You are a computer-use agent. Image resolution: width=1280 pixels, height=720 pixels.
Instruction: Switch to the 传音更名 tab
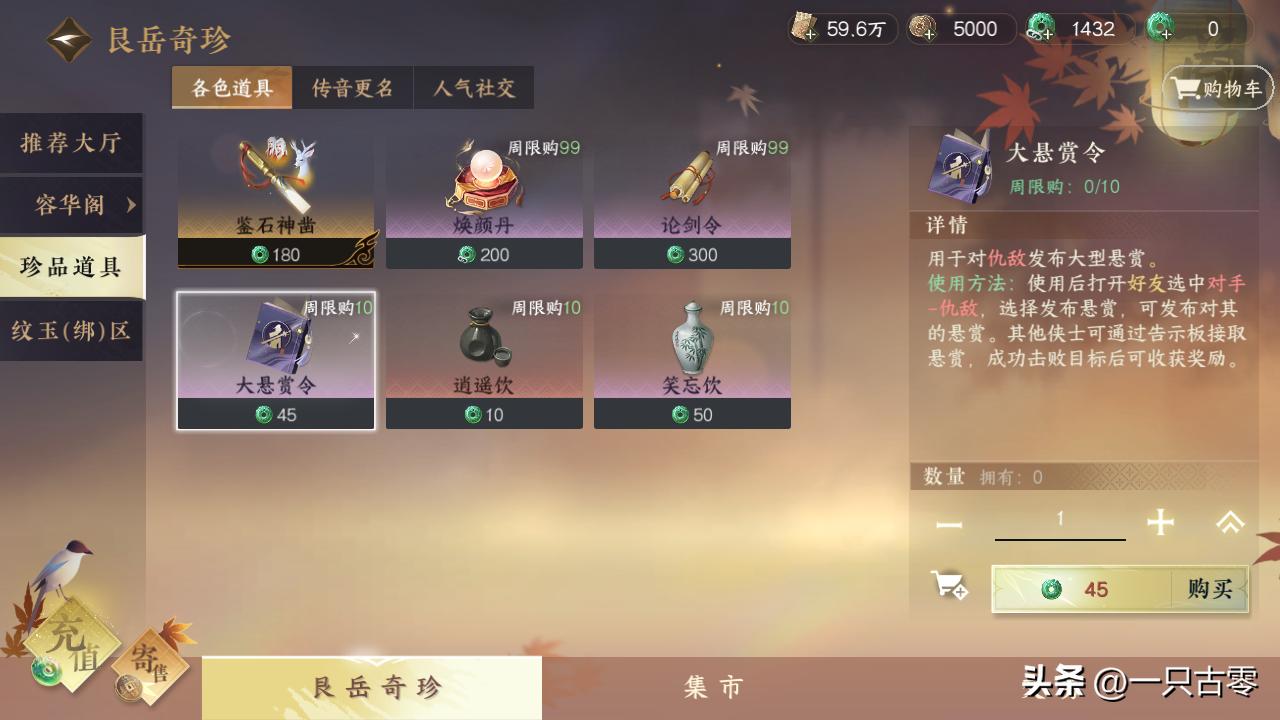pyautogui.click(x=352, y=88)
